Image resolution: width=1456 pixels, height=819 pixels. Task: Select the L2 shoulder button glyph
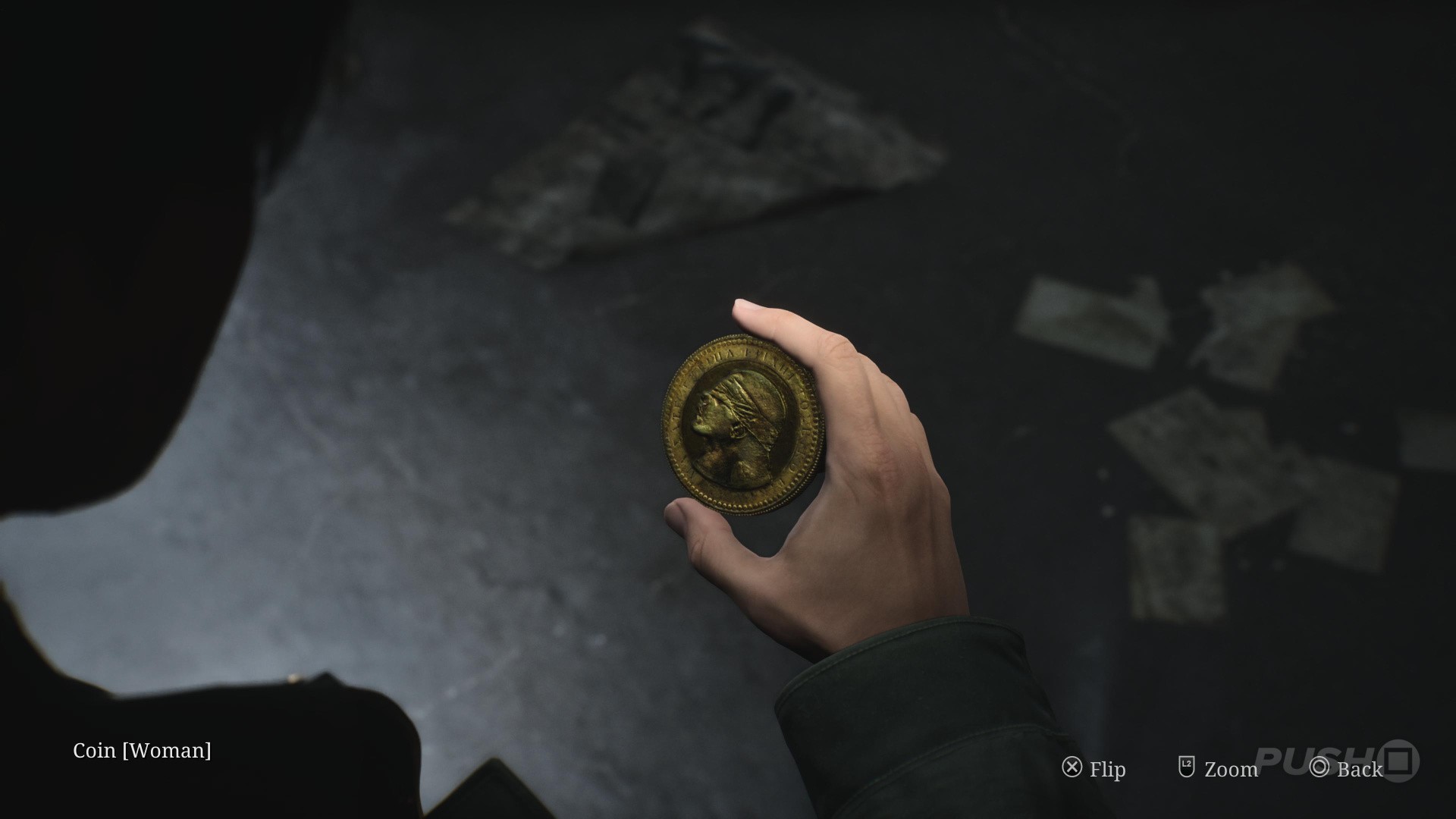1188,768
